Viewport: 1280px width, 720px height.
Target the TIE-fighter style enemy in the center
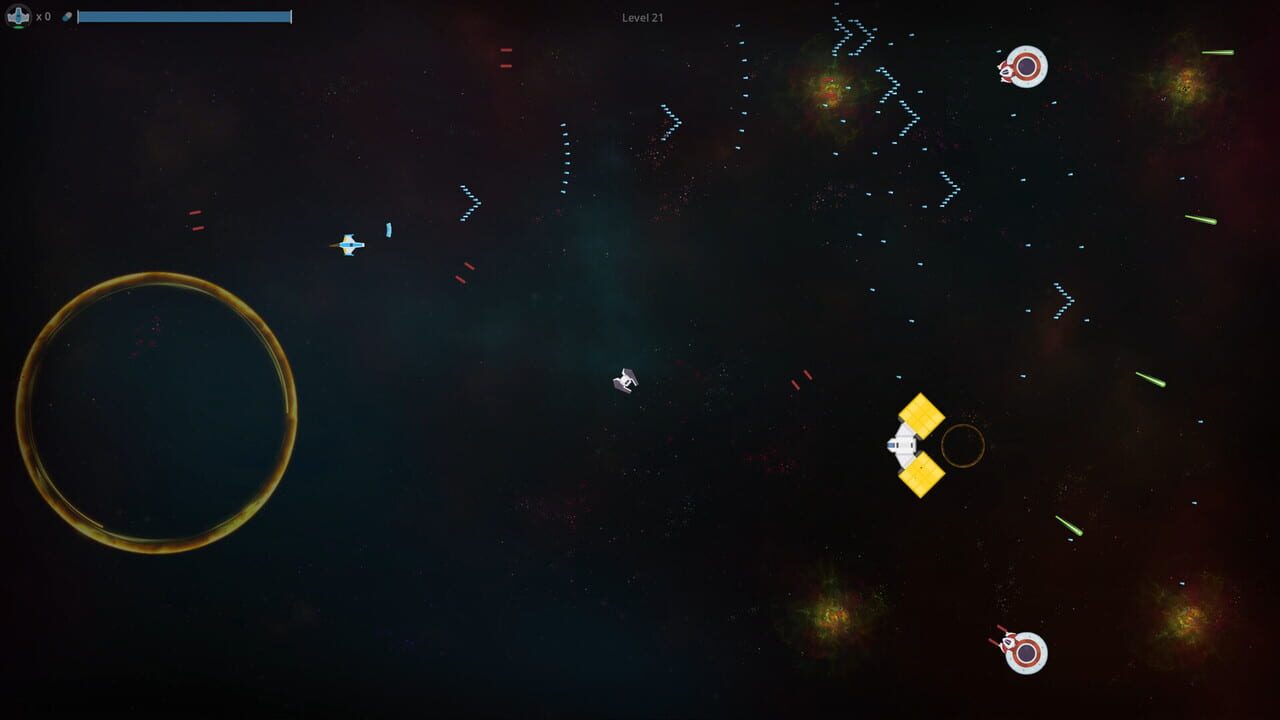click(626, 380)
